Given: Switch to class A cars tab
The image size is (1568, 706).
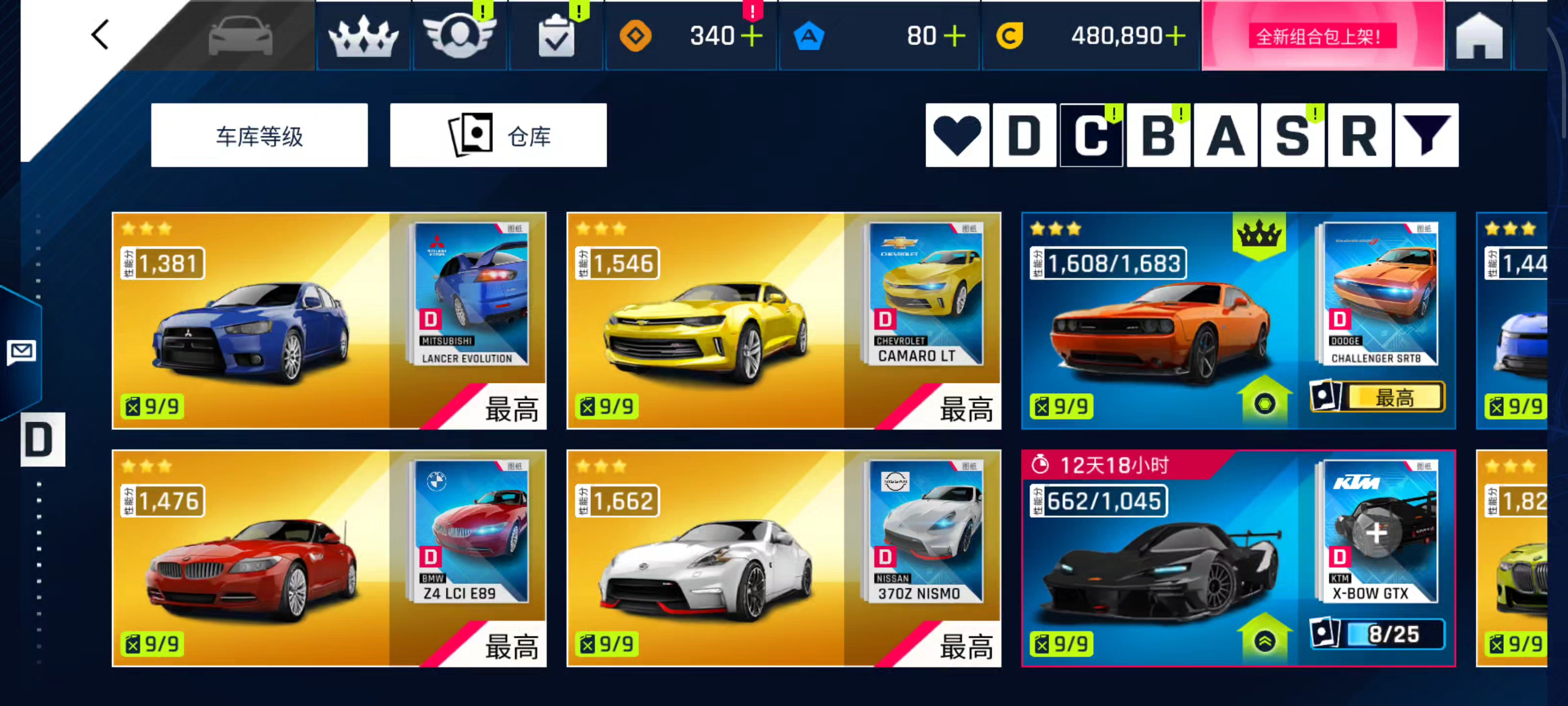Looking at the screenshot, I should (1225, 135).
